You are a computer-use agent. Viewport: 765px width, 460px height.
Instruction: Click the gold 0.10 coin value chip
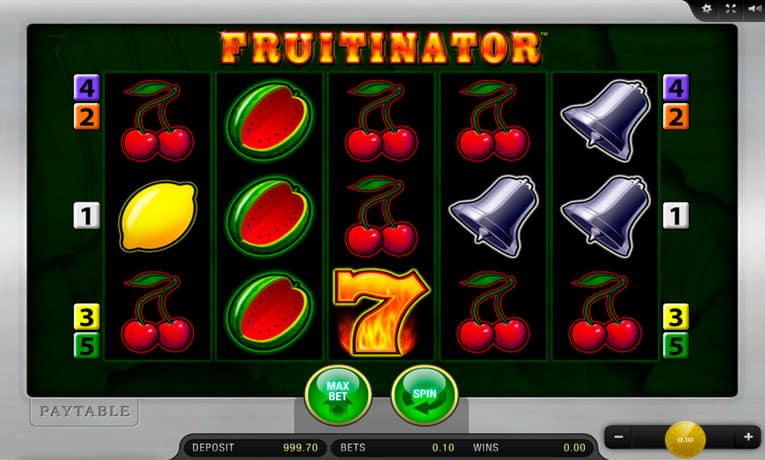[685, 438]
